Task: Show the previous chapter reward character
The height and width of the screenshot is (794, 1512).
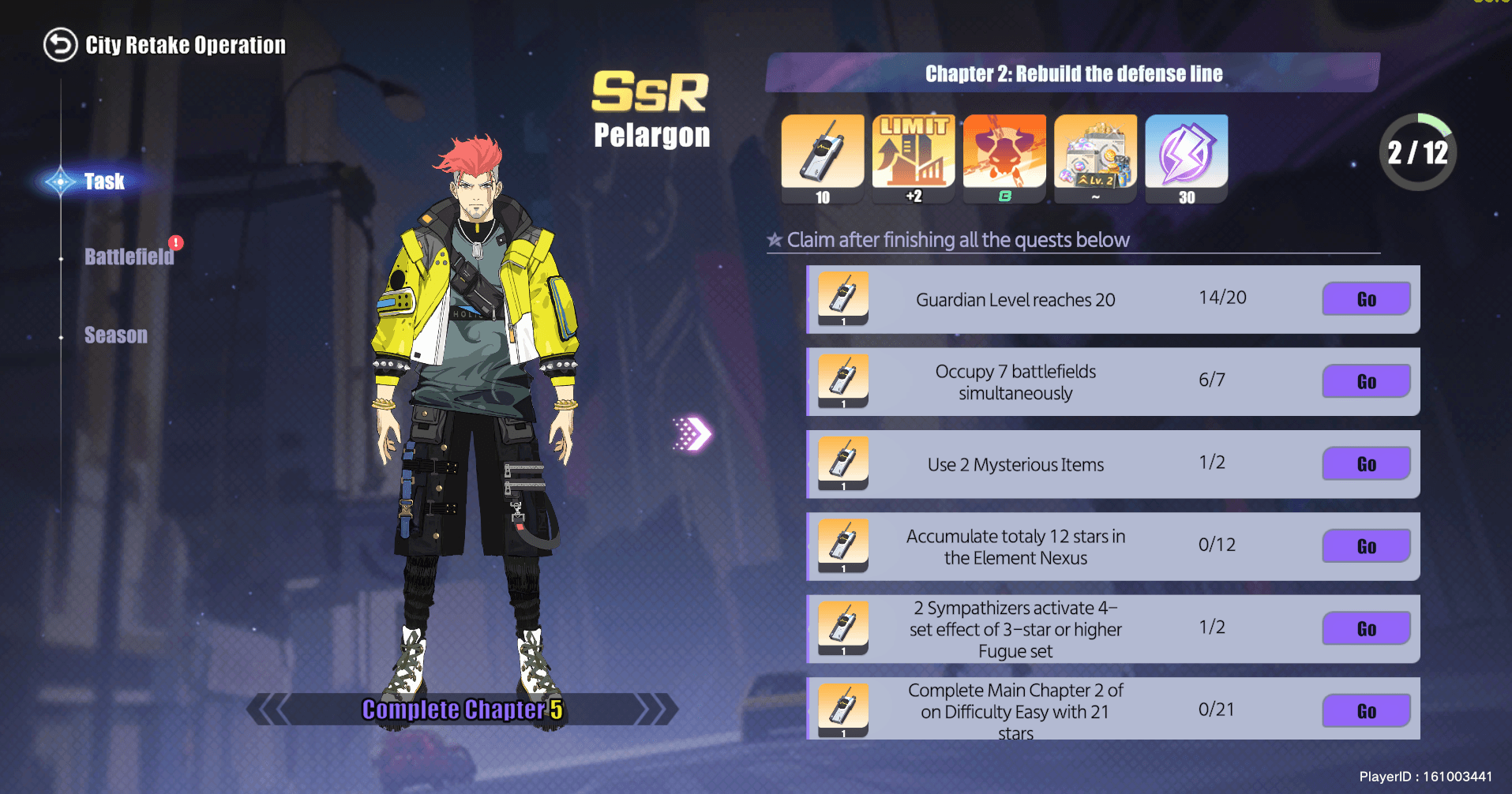Action: point(268,709)
